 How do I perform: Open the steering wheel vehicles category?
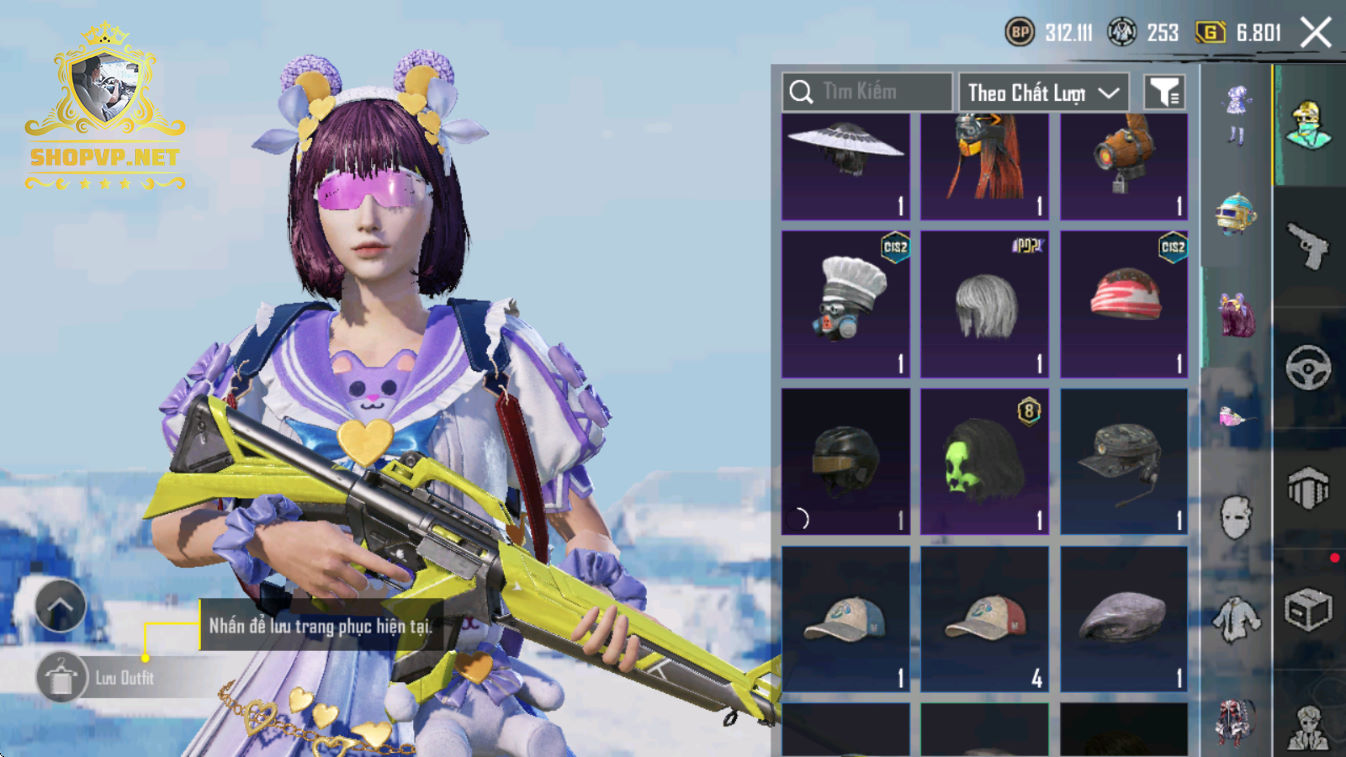[1308, 369]
